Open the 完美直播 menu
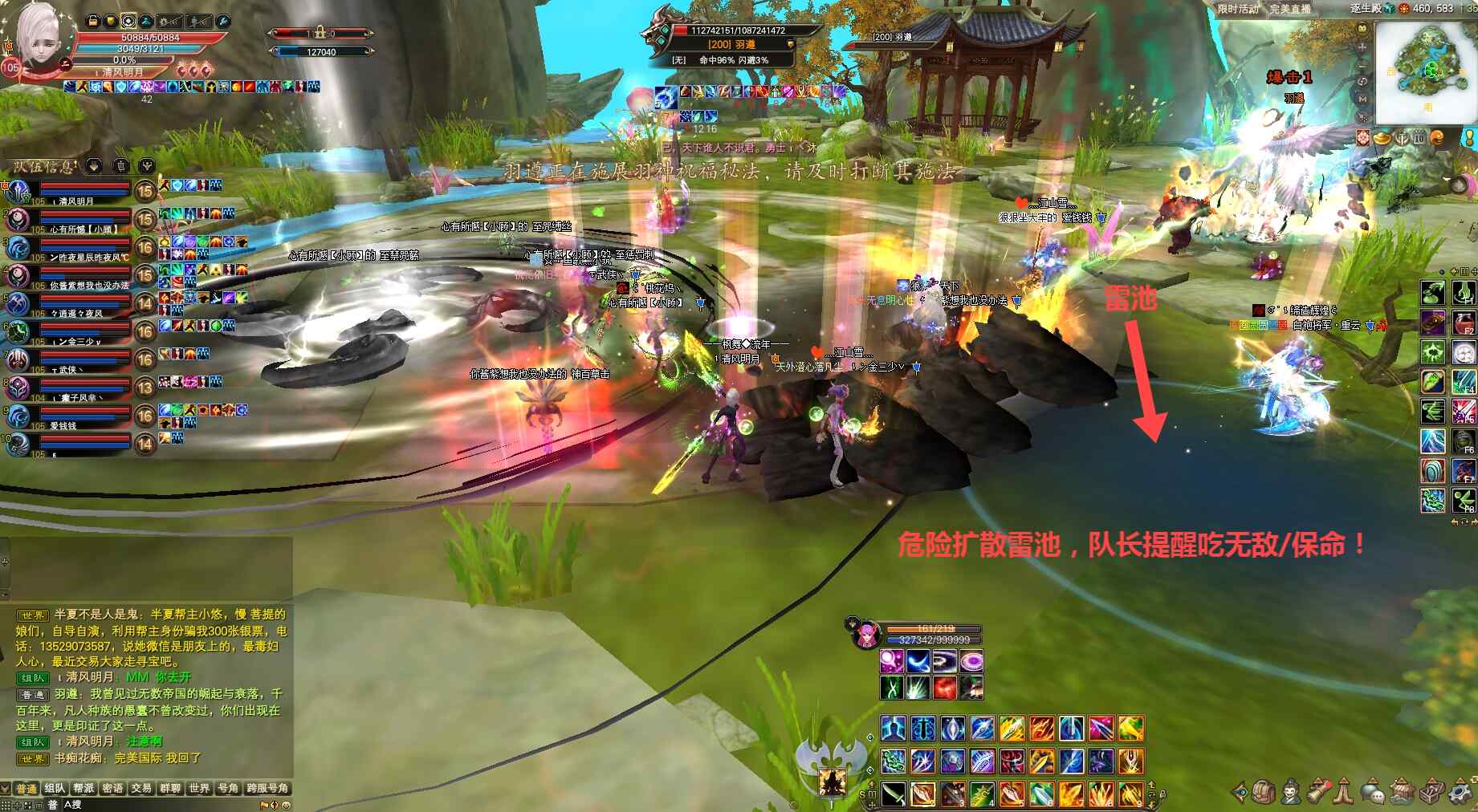 [1289, 9]
